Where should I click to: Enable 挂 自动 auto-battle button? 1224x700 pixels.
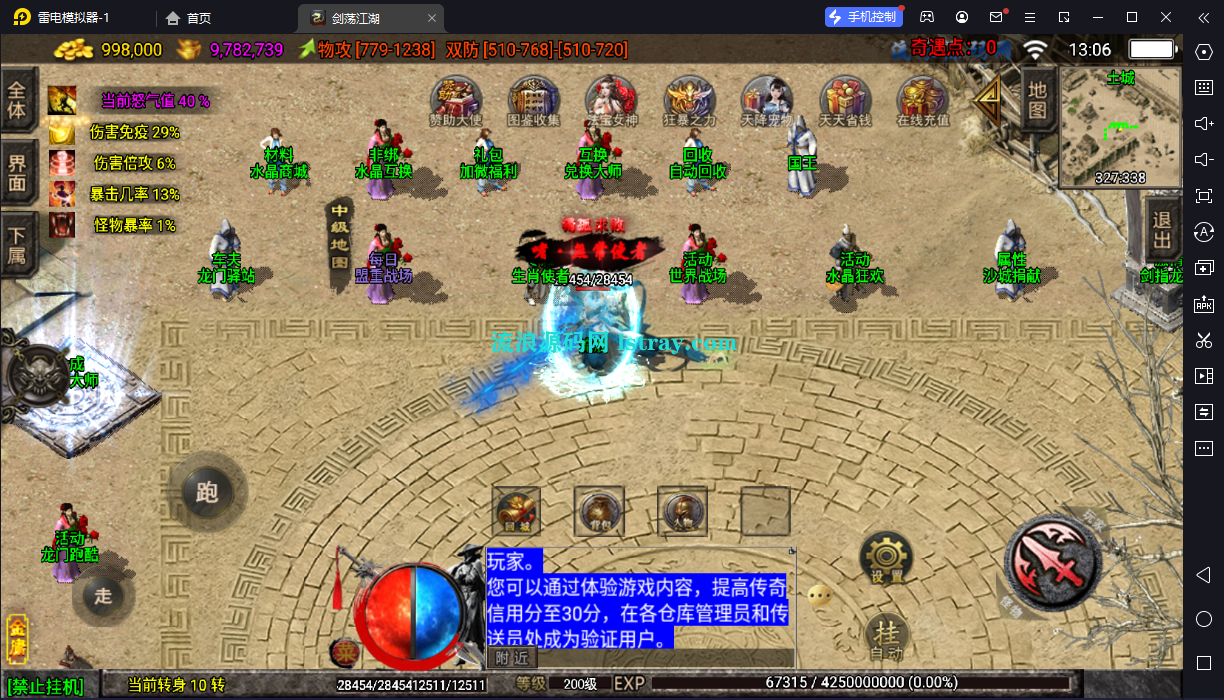tap(886, 636)
